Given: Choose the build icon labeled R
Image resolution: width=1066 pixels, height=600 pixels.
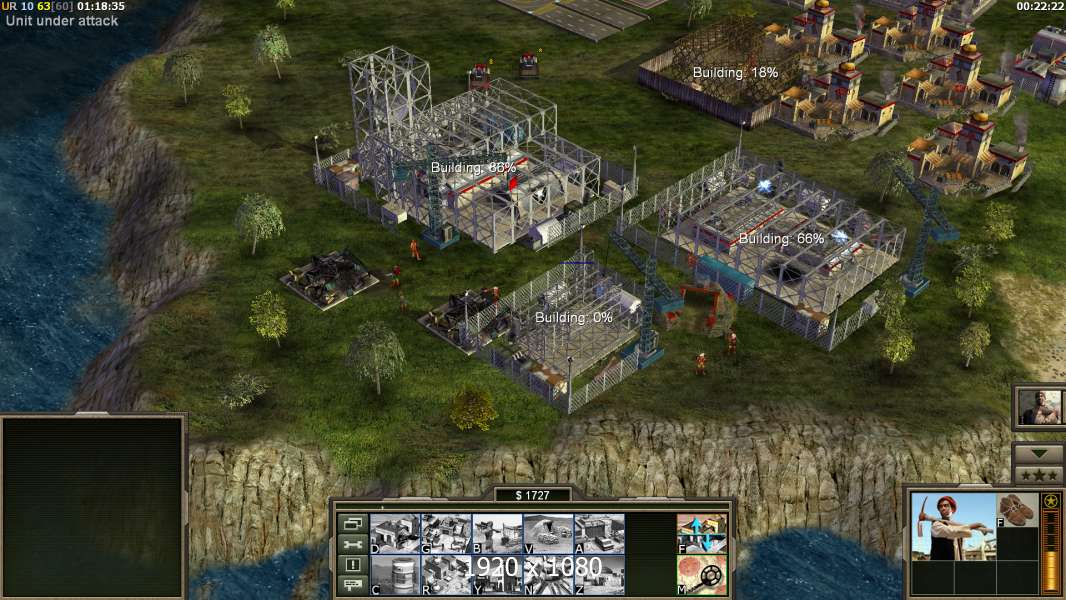Looking at the screenshot, I should (x=446, y=574).
